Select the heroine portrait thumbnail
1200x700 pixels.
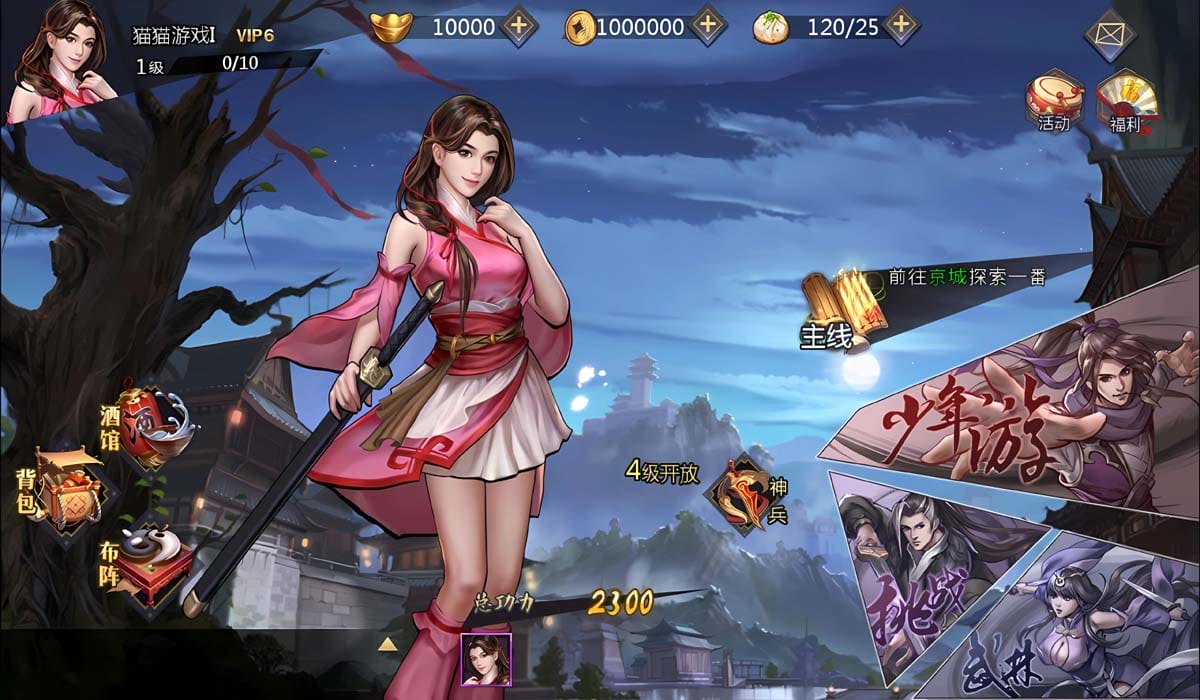point(486,659)
